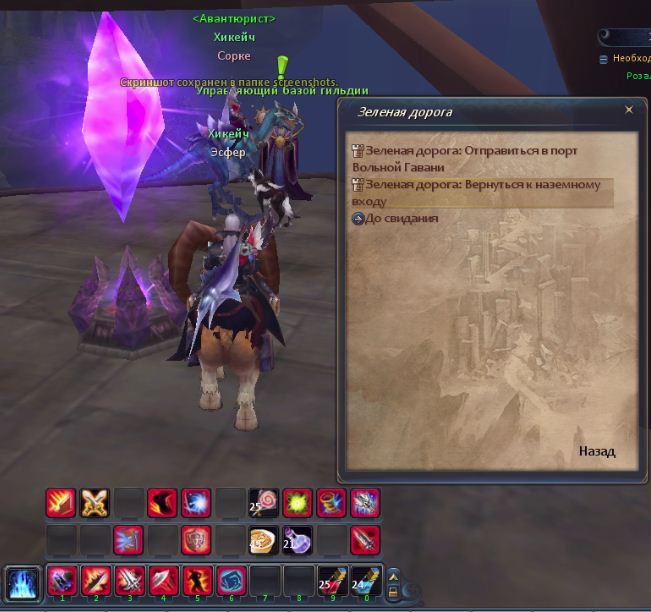Go back with the Назад button
This screenshot has width=651, height=612.
pos(596,452)
